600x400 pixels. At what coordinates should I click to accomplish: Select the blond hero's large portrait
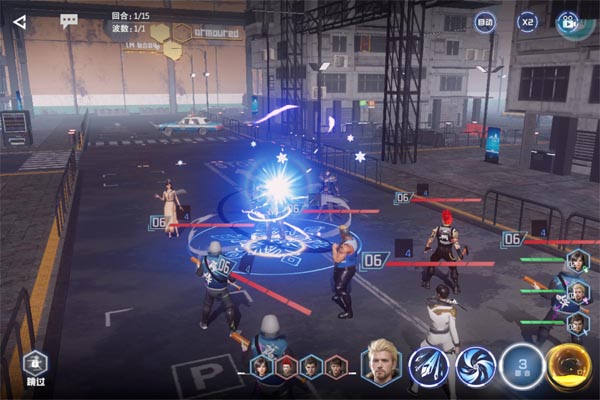381,364
